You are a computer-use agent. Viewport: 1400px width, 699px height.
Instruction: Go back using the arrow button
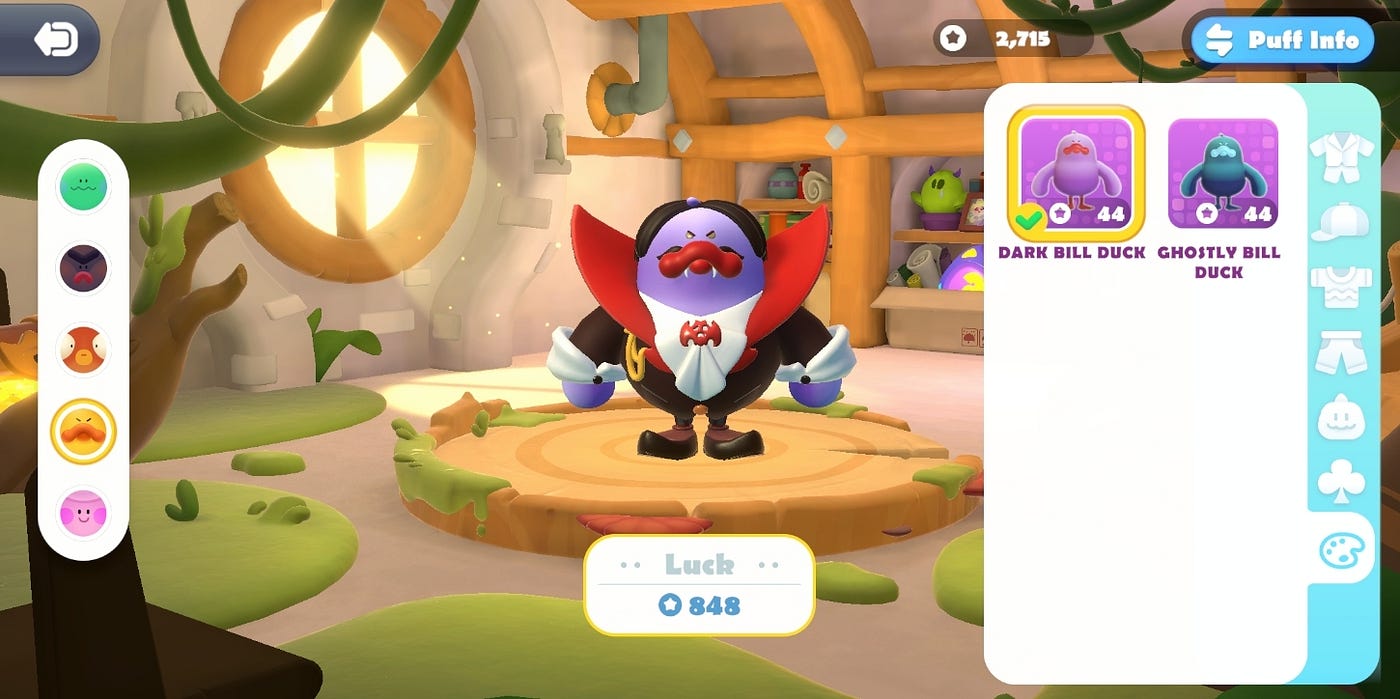pos(55,40)
